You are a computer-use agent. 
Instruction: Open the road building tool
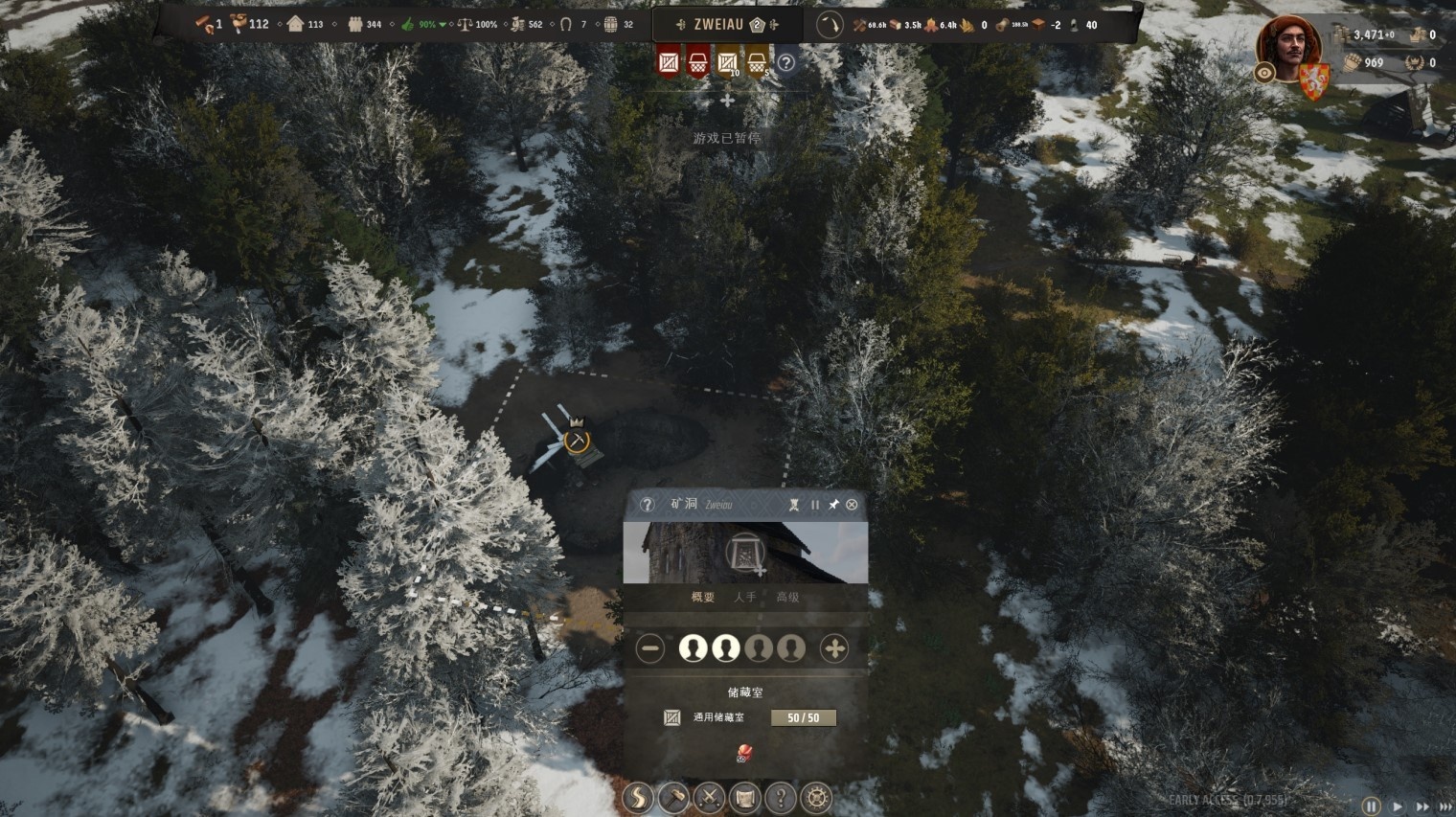pyautogui.click(x=638, y=798)
